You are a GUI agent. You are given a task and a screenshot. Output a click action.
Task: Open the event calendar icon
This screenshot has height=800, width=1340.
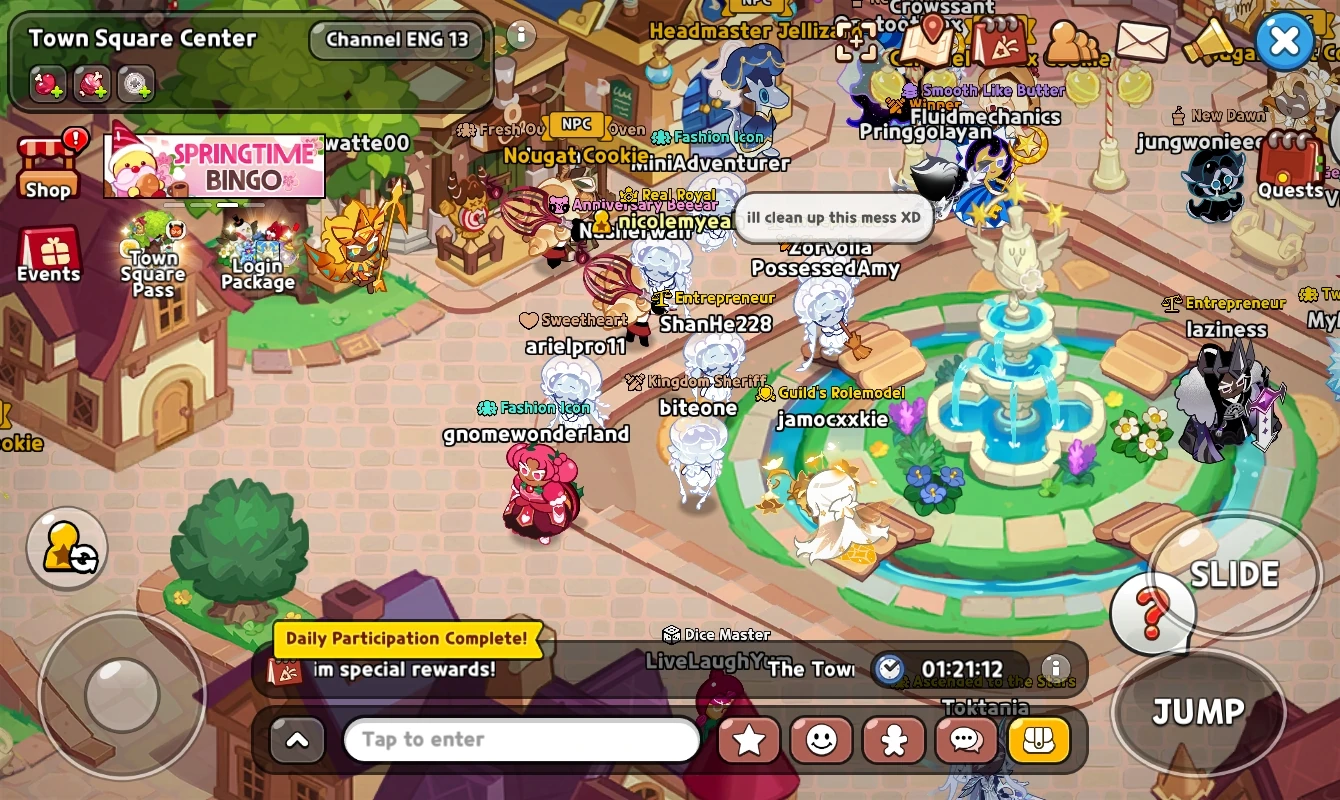(1000, 42)
